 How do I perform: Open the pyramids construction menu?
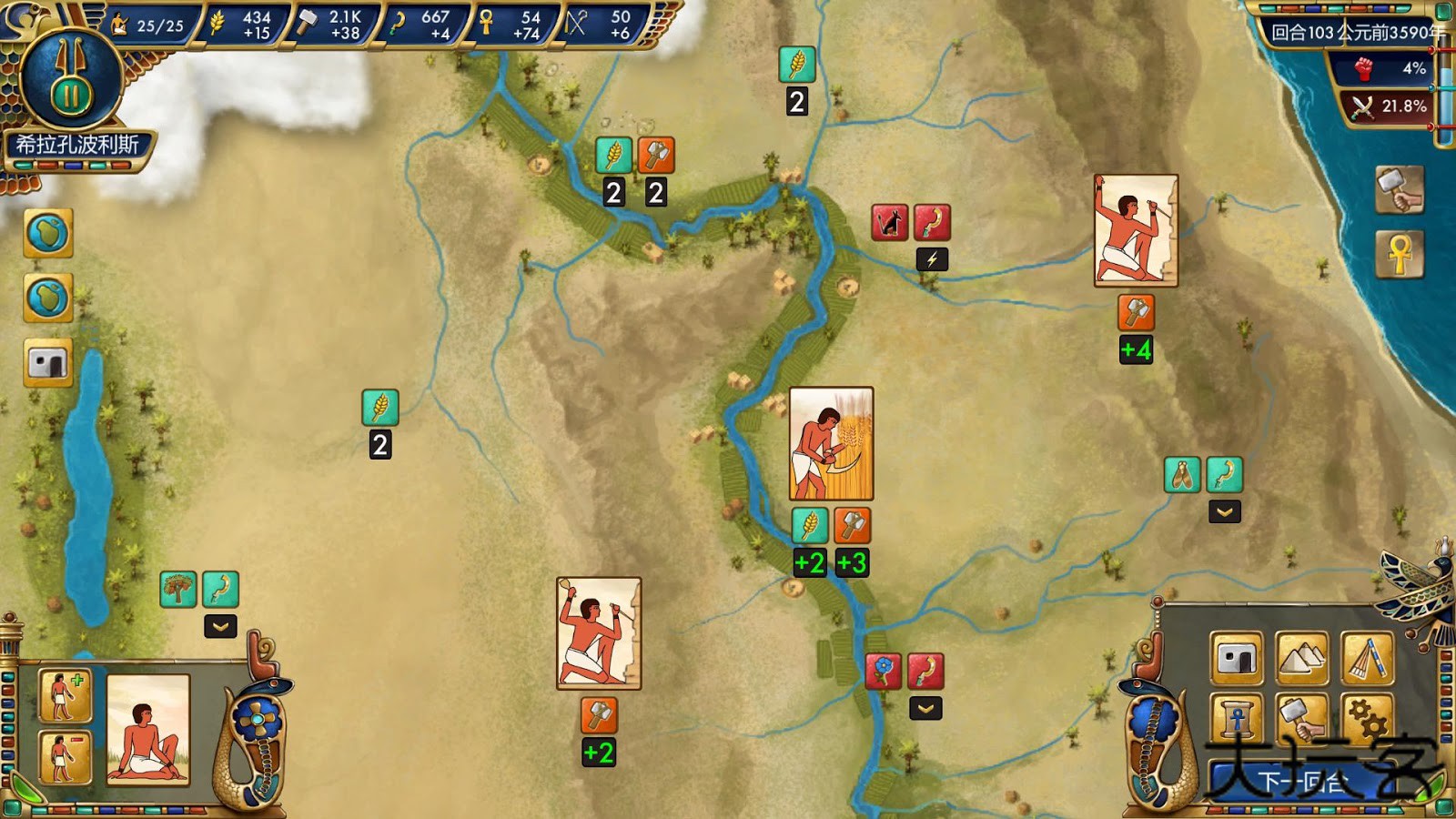coord(1302,658)
